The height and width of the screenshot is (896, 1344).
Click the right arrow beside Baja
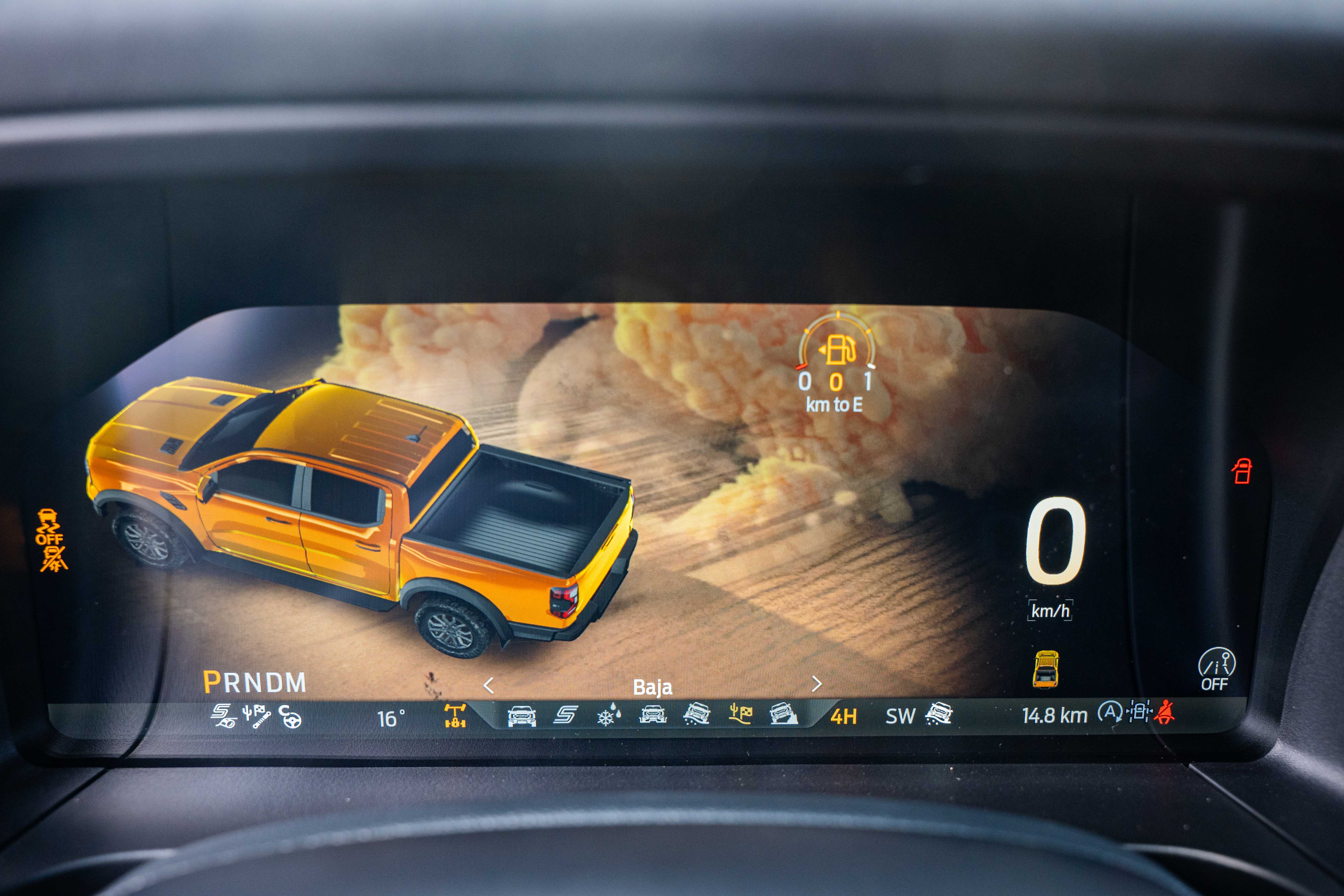coord(816,684)
